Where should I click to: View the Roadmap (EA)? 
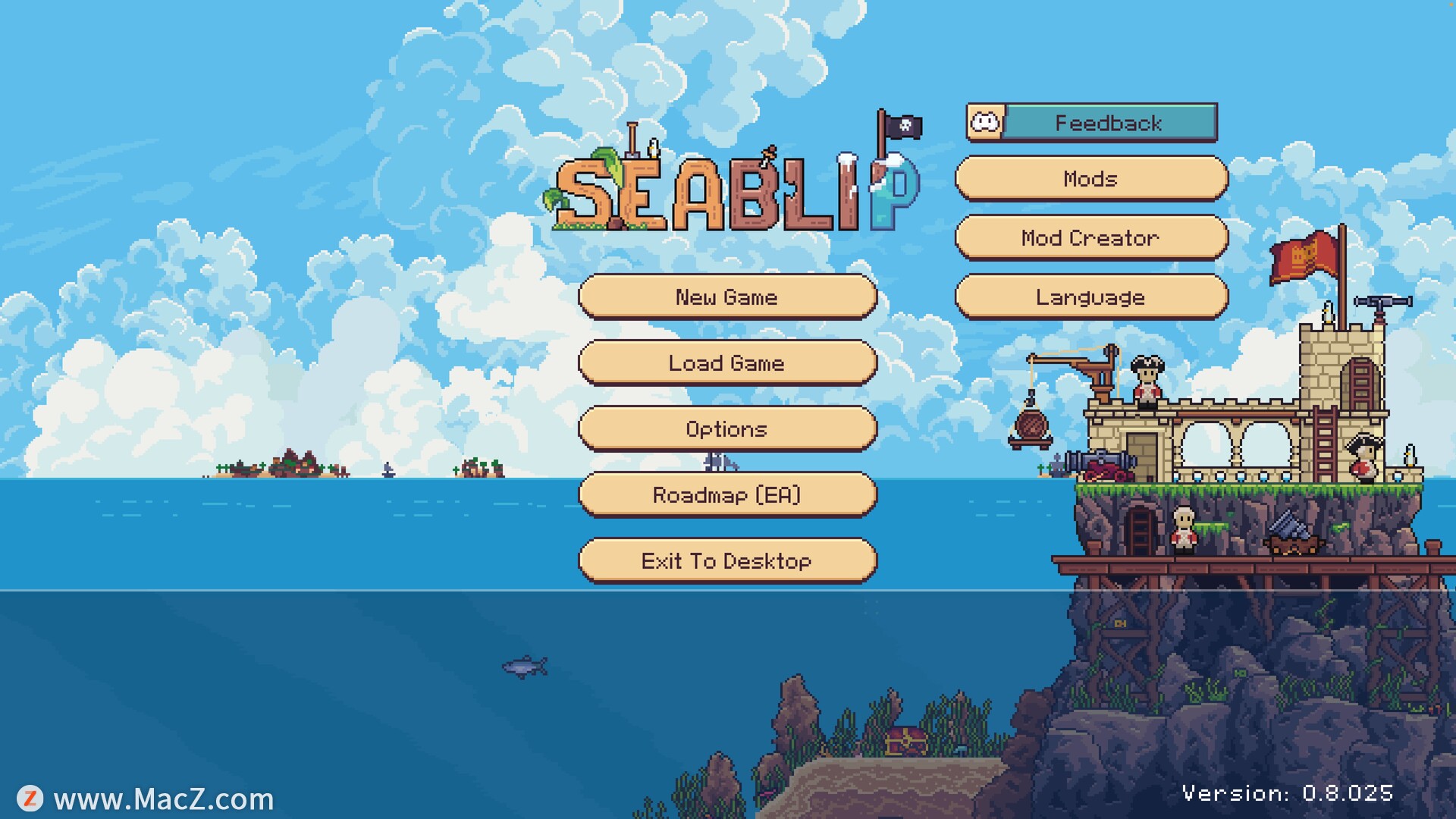726,494
